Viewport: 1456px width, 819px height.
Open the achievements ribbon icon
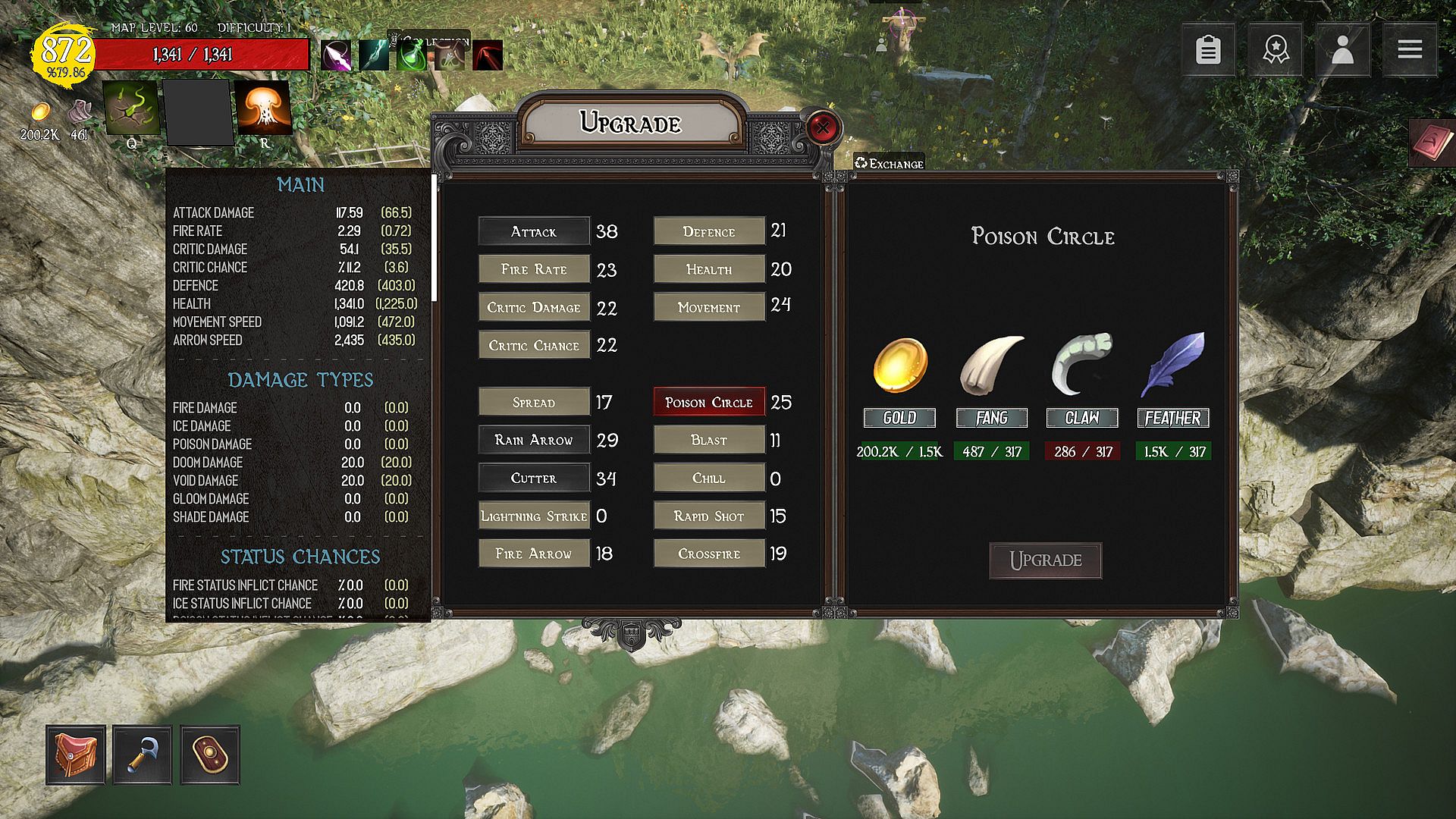coord(1276,50)
